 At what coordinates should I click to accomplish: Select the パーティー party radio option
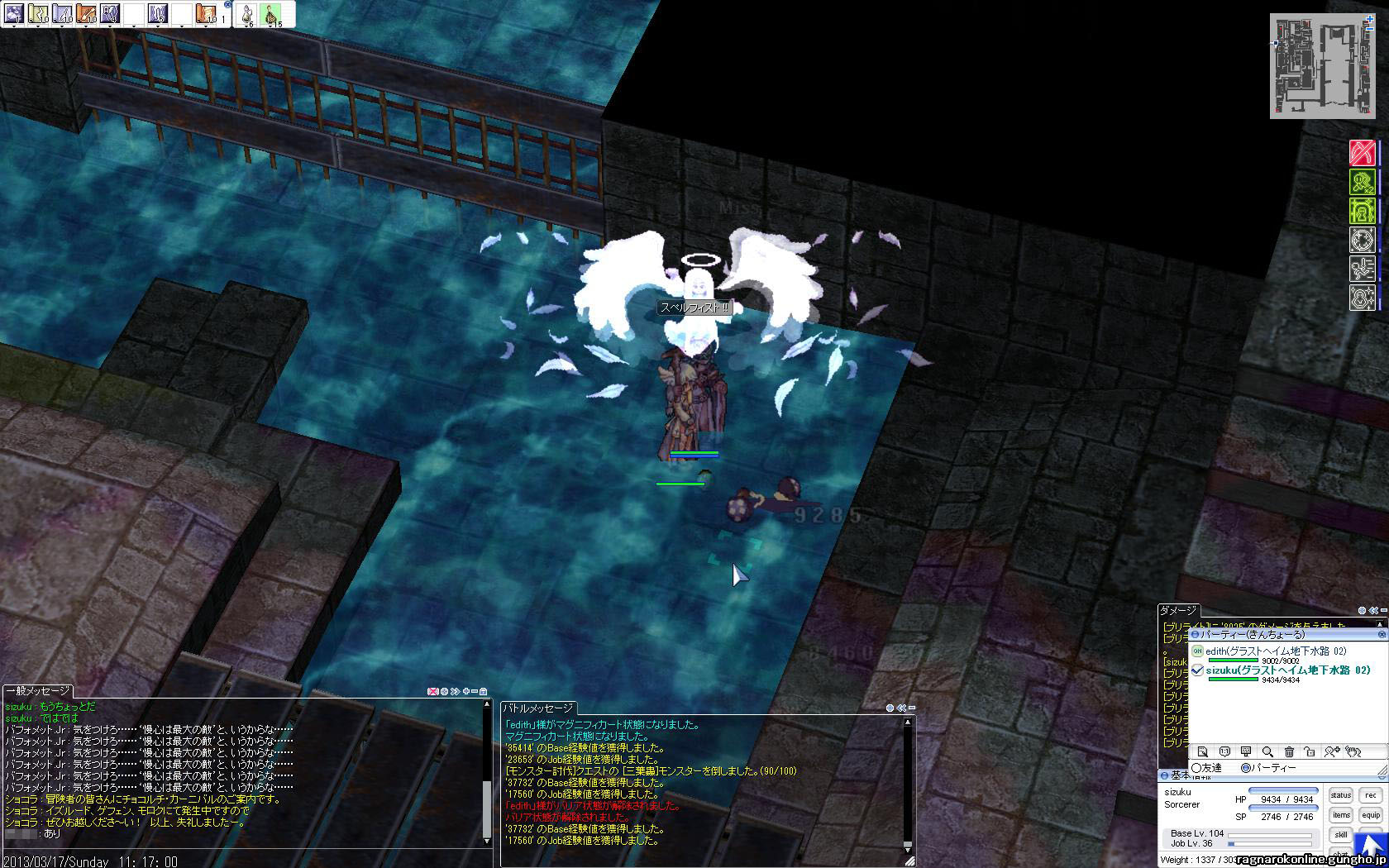tap(1247, 768)
